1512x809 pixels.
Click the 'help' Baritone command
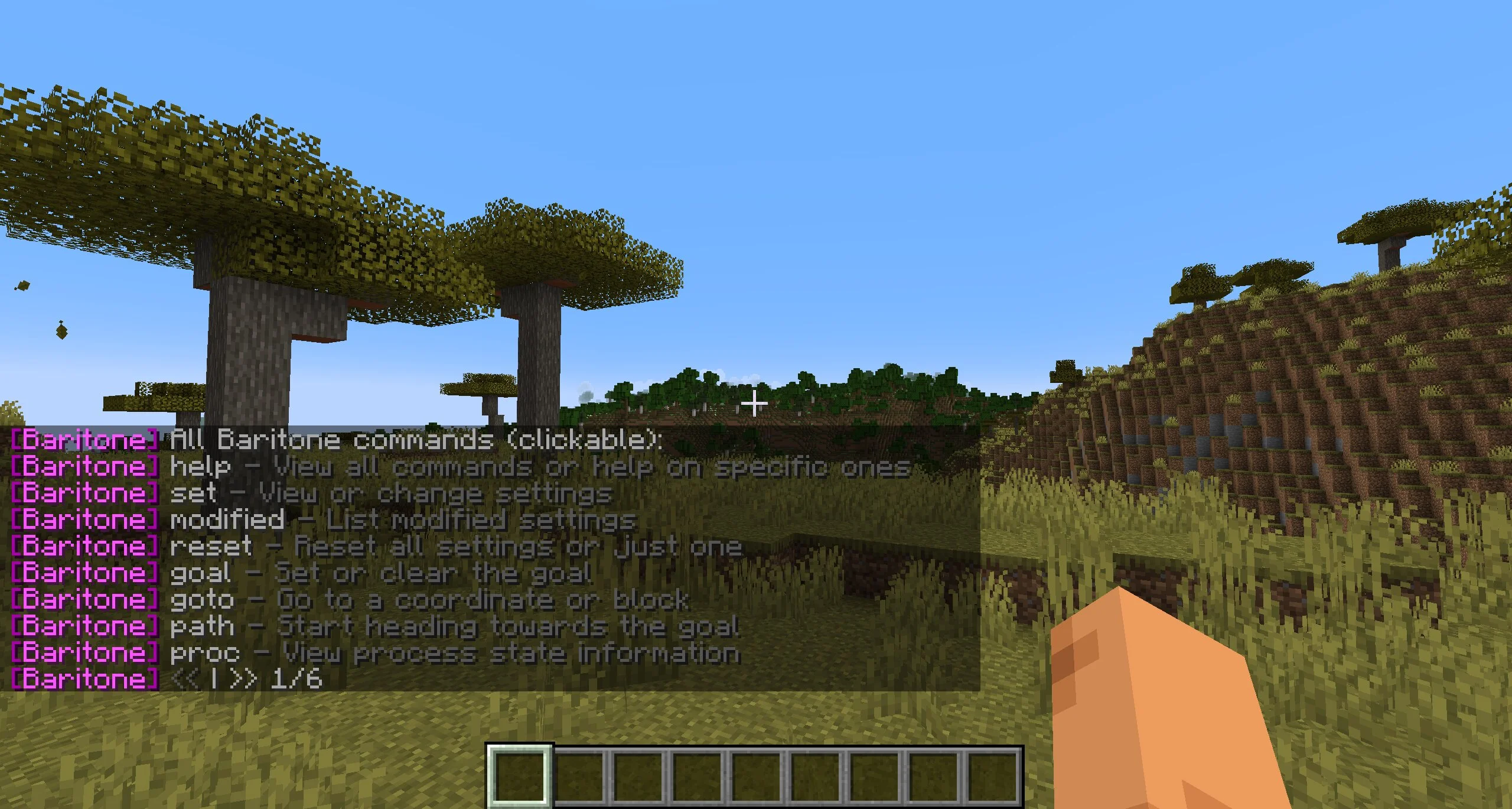[200, 467]
